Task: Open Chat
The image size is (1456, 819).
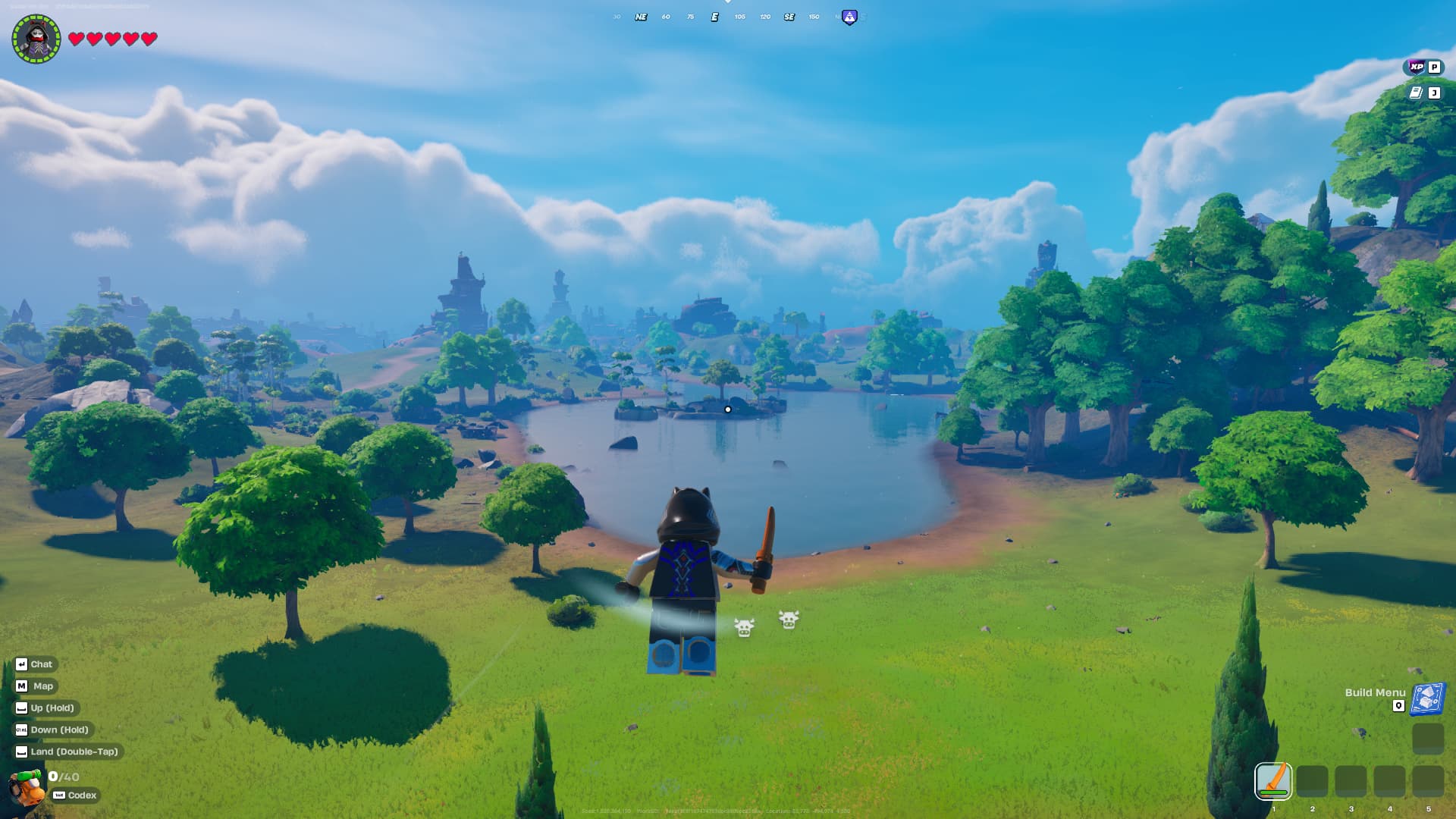Action: pos(35,664)
